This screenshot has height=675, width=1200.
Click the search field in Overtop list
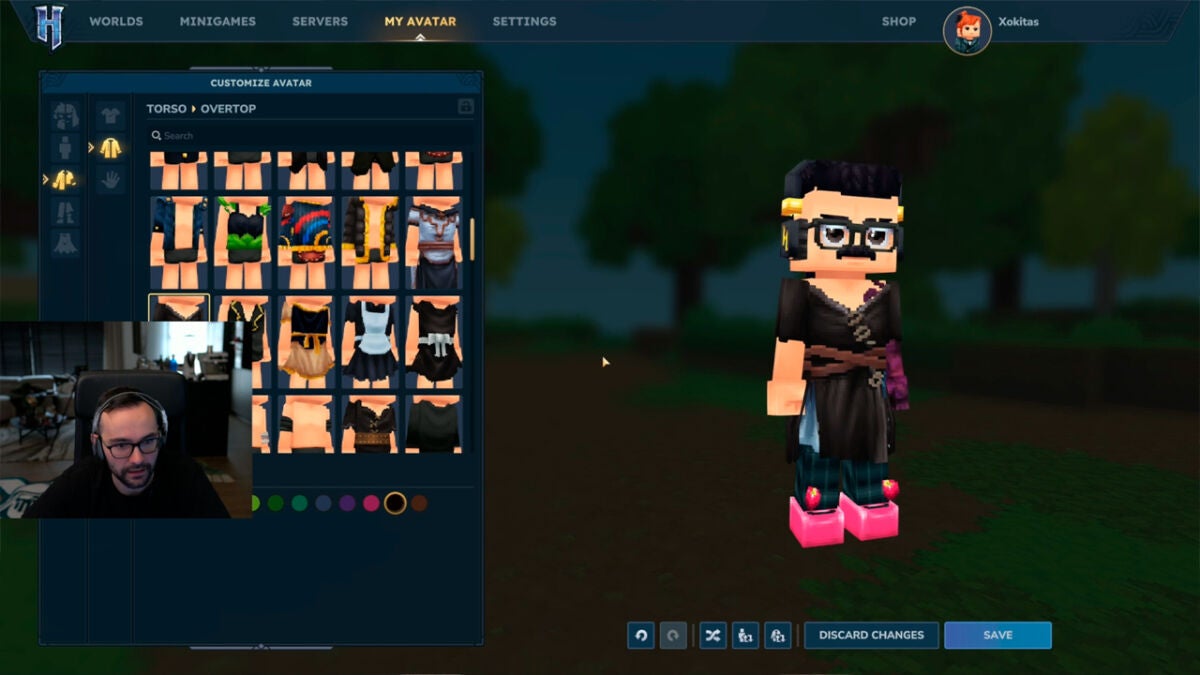(300, 135)
